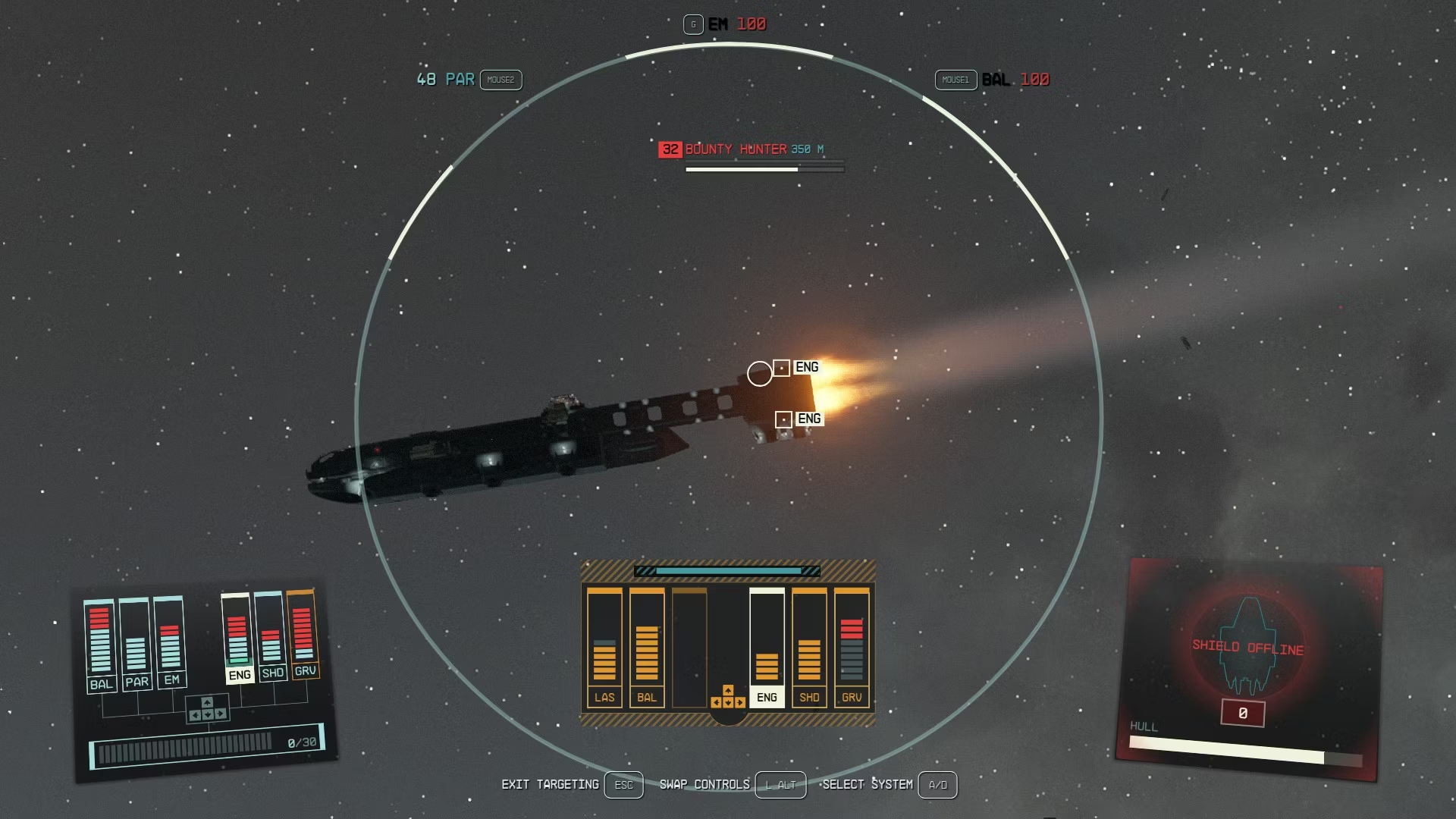Screen dimensions: 1456x819
Task: Select the BAL column in power allocation
Action: (x=647, y=647)
